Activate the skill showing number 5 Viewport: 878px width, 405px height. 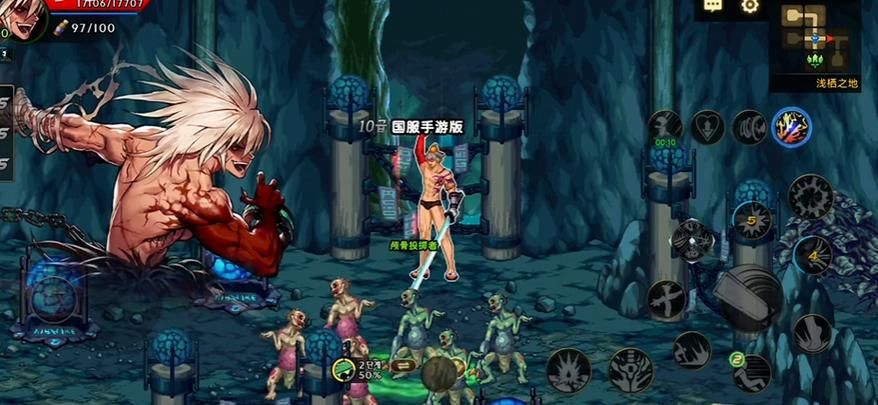[751, 218]
